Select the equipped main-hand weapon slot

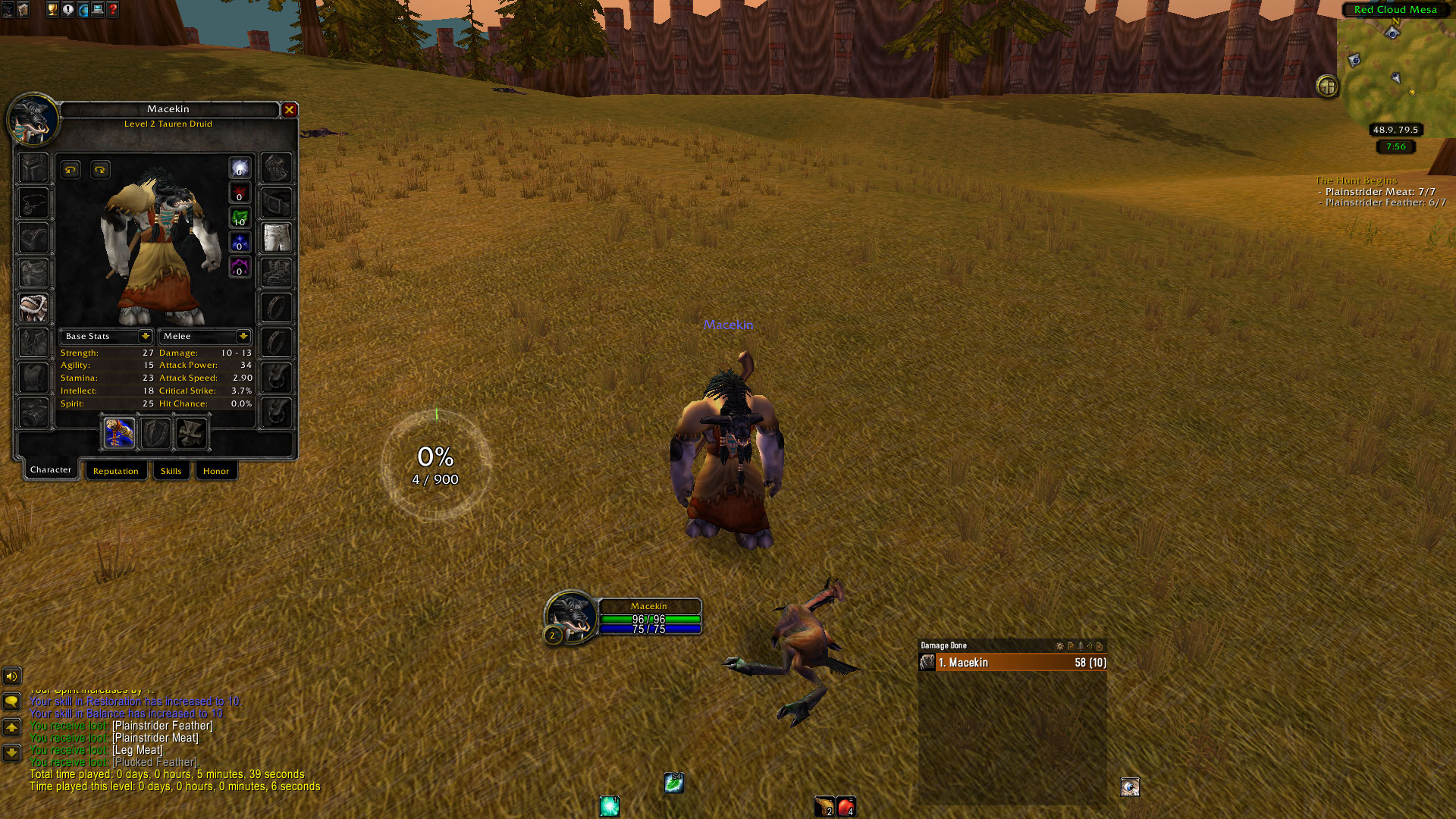coord(120,433)
